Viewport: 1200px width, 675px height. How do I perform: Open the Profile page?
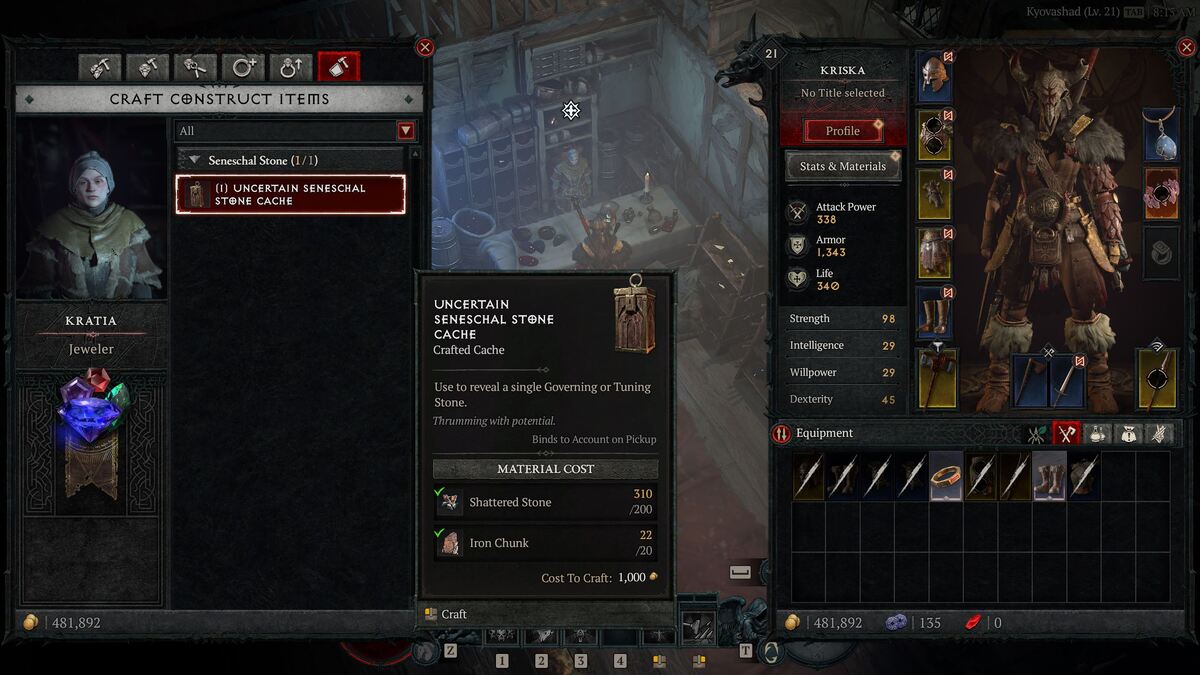843,131
